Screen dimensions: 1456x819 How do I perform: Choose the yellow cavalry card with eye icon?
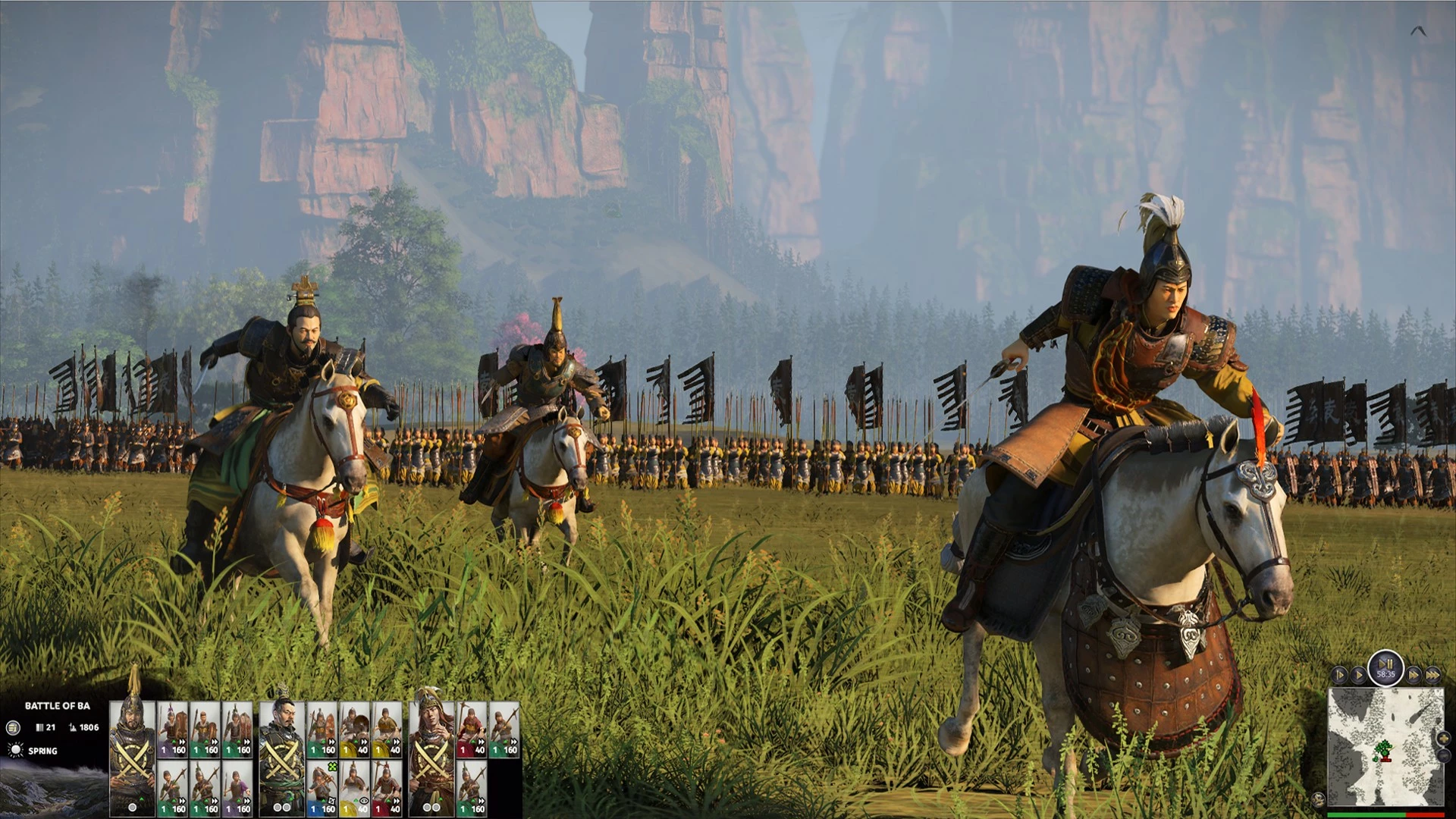click(x=354, y=789)
